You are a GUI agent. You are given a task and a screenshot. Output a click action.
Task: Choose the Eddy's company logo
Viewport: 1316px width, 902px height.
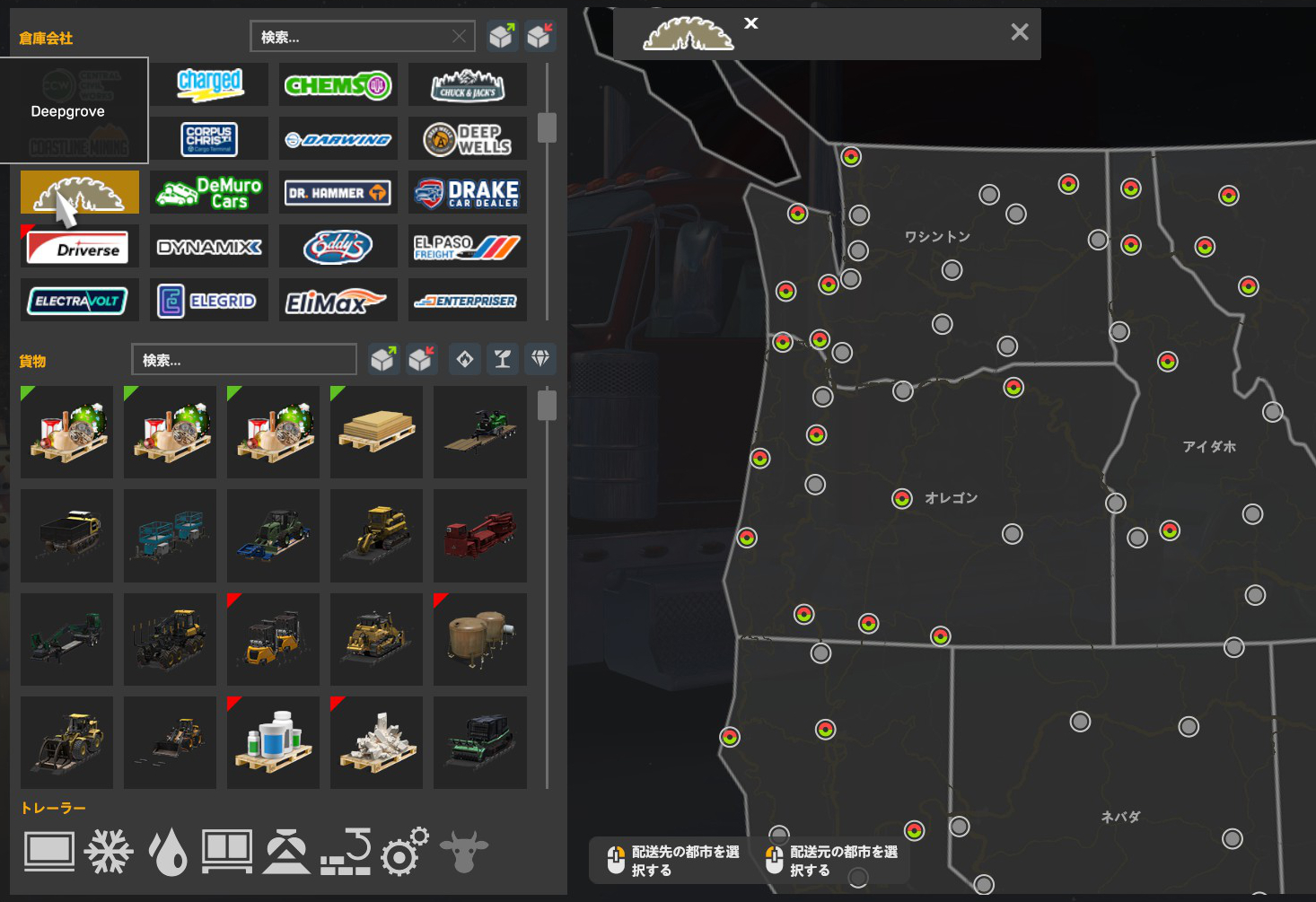pyautogui.click(x=338, y=247)
